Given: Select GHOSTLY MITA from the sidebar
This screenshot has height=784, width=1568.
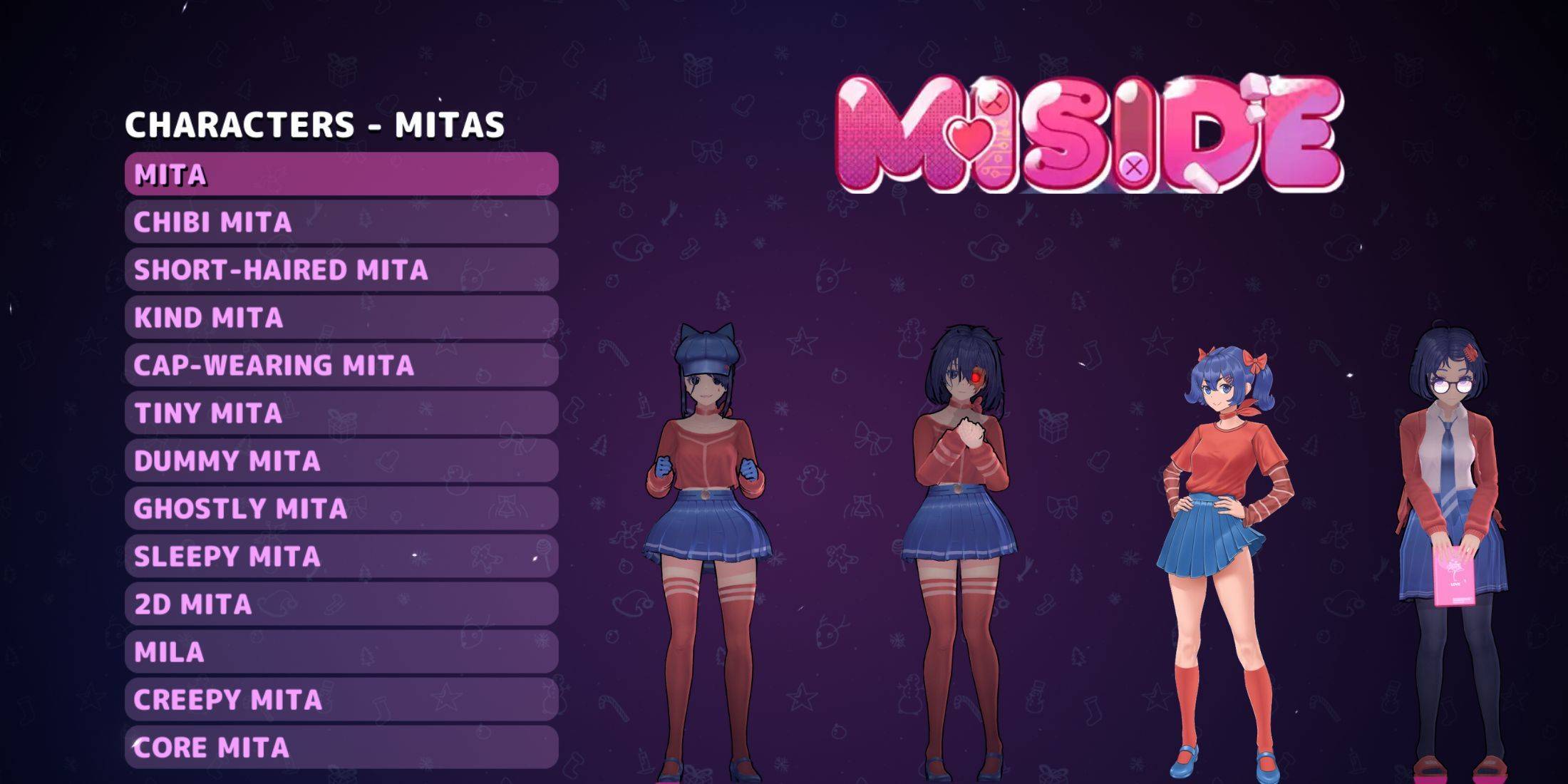Looking at the screenshot, I should 342,509.
